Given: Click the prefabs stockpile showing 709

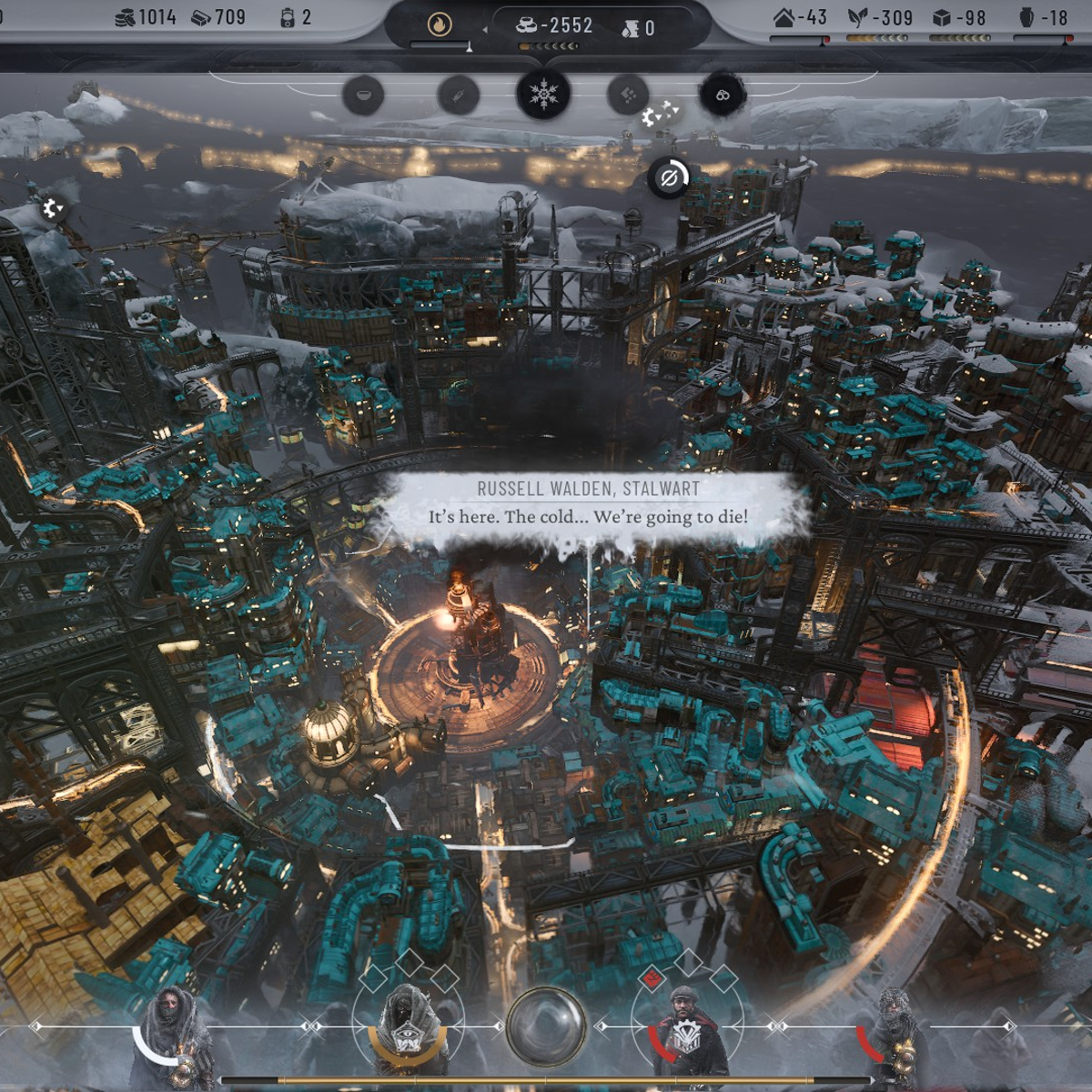Looking at the screenshot, I should coord(218,17).
